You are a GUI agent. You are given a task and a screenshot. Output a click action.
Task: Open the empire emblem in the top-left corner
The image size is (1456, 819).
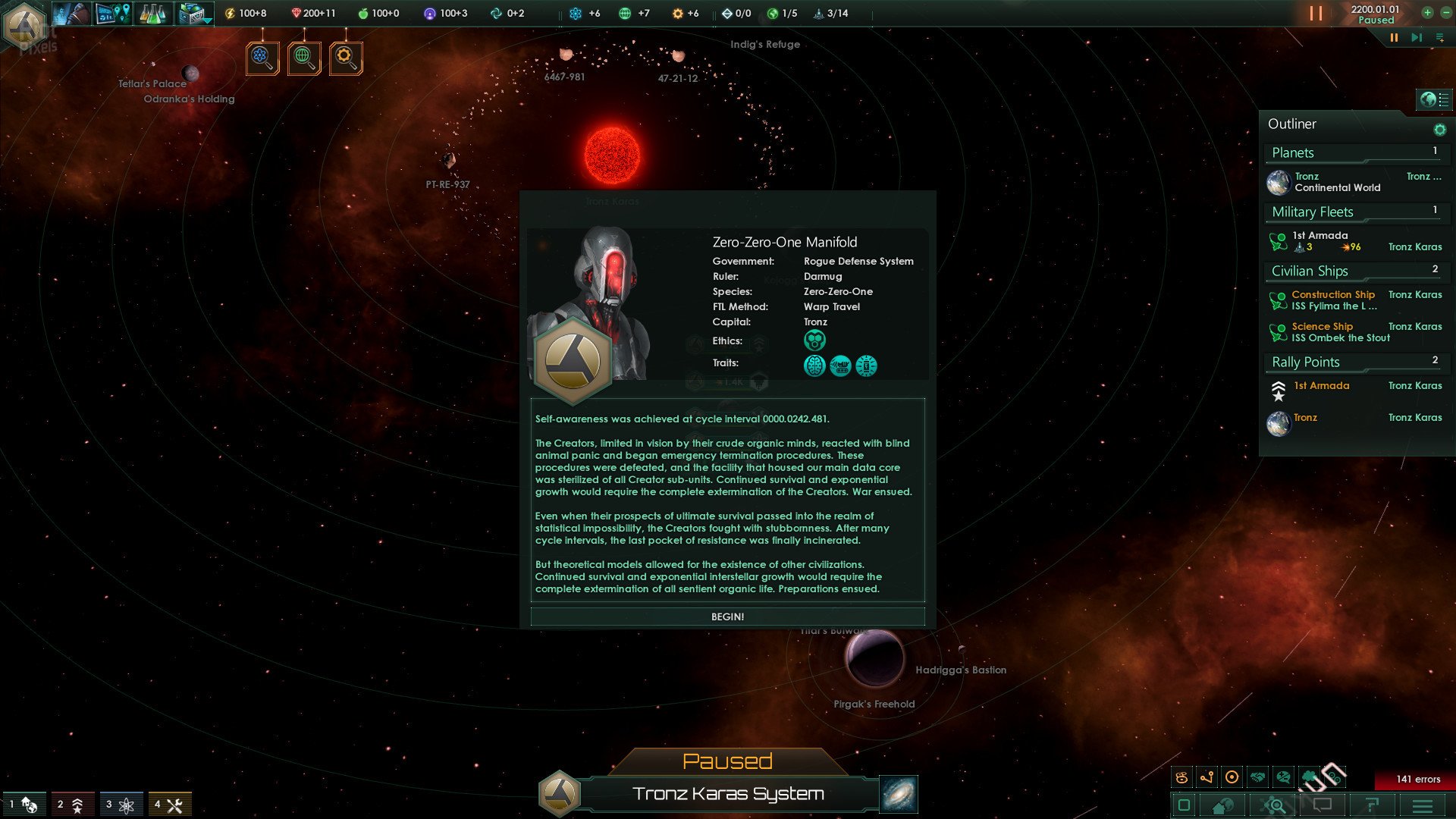click(25, 25)
